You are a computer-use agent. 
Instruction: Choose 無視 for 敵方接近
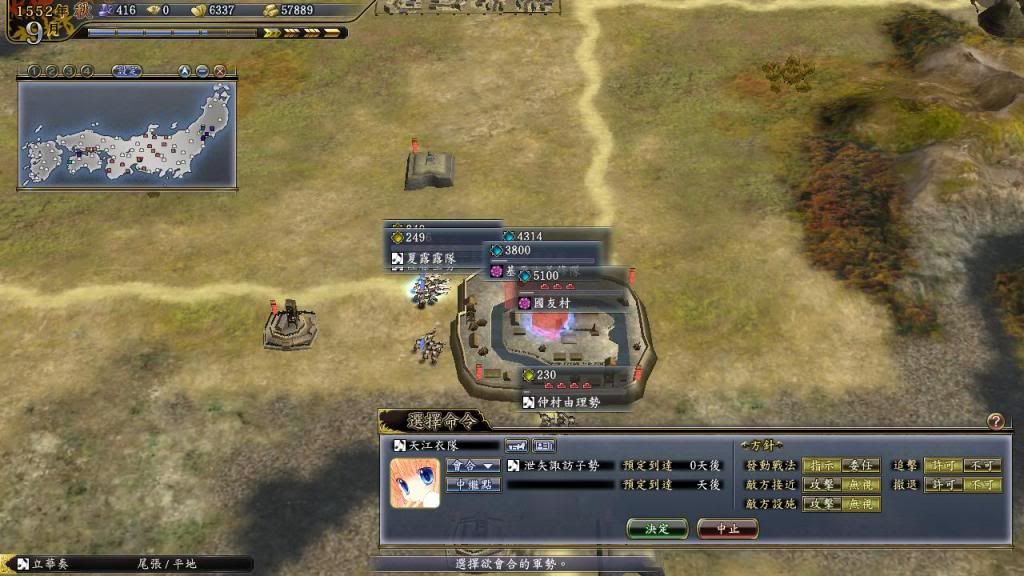pyautogui.click(x=861, y=485)
